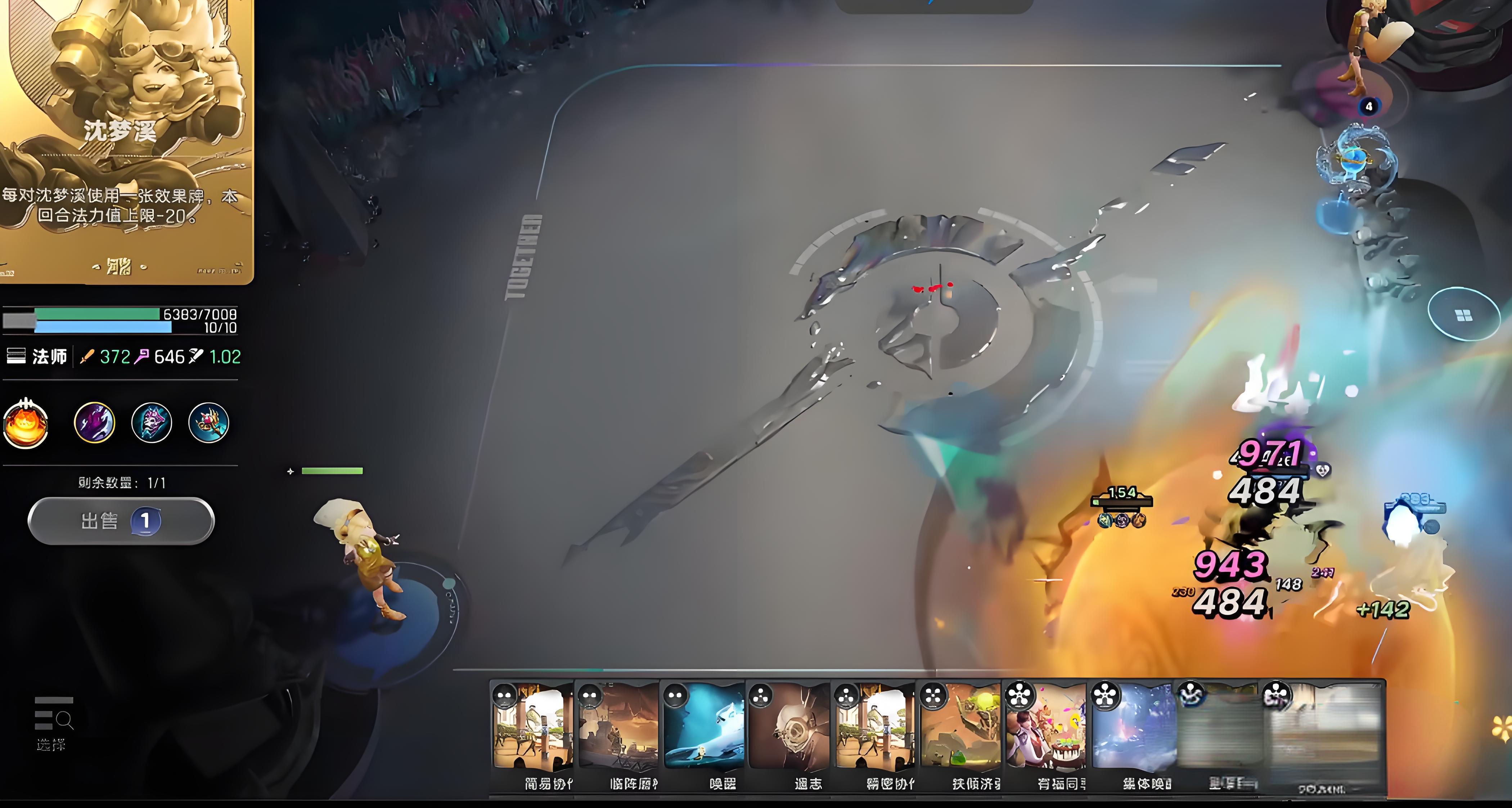Sell the hero with the 出售 button
The width and height of the screenshot is (1512, 808).
click(x=121, y=521)
